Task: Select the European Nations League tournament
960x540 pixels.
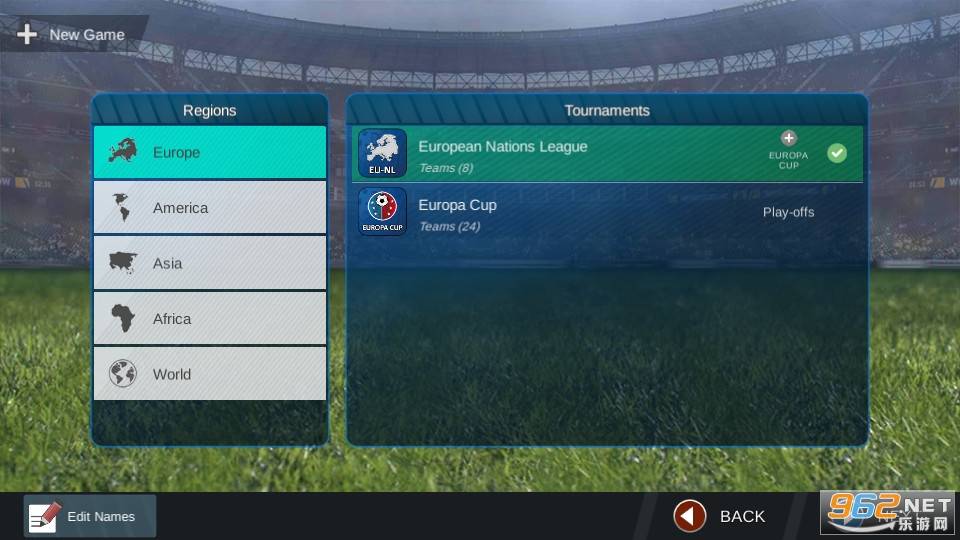Action: point(560,154)
